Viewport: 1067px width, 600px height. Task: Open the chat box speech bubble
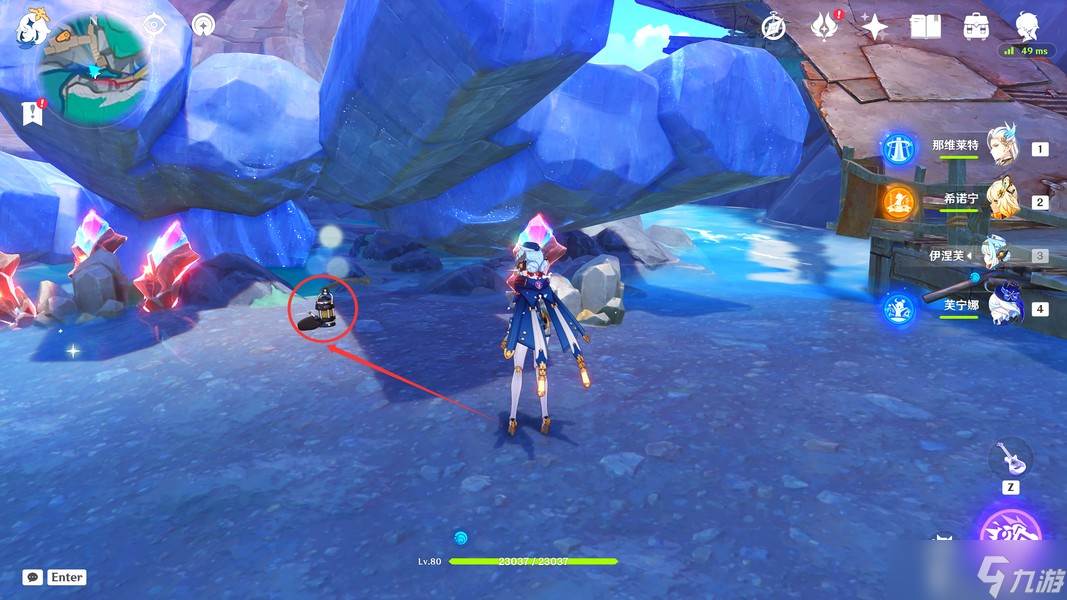click(33, 577)
